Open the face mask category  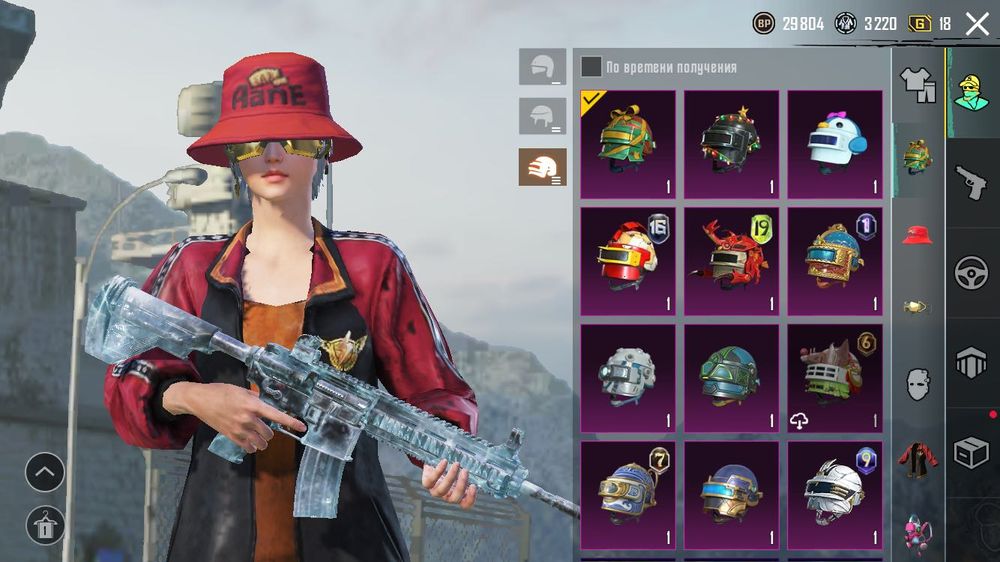pos(917,383)
